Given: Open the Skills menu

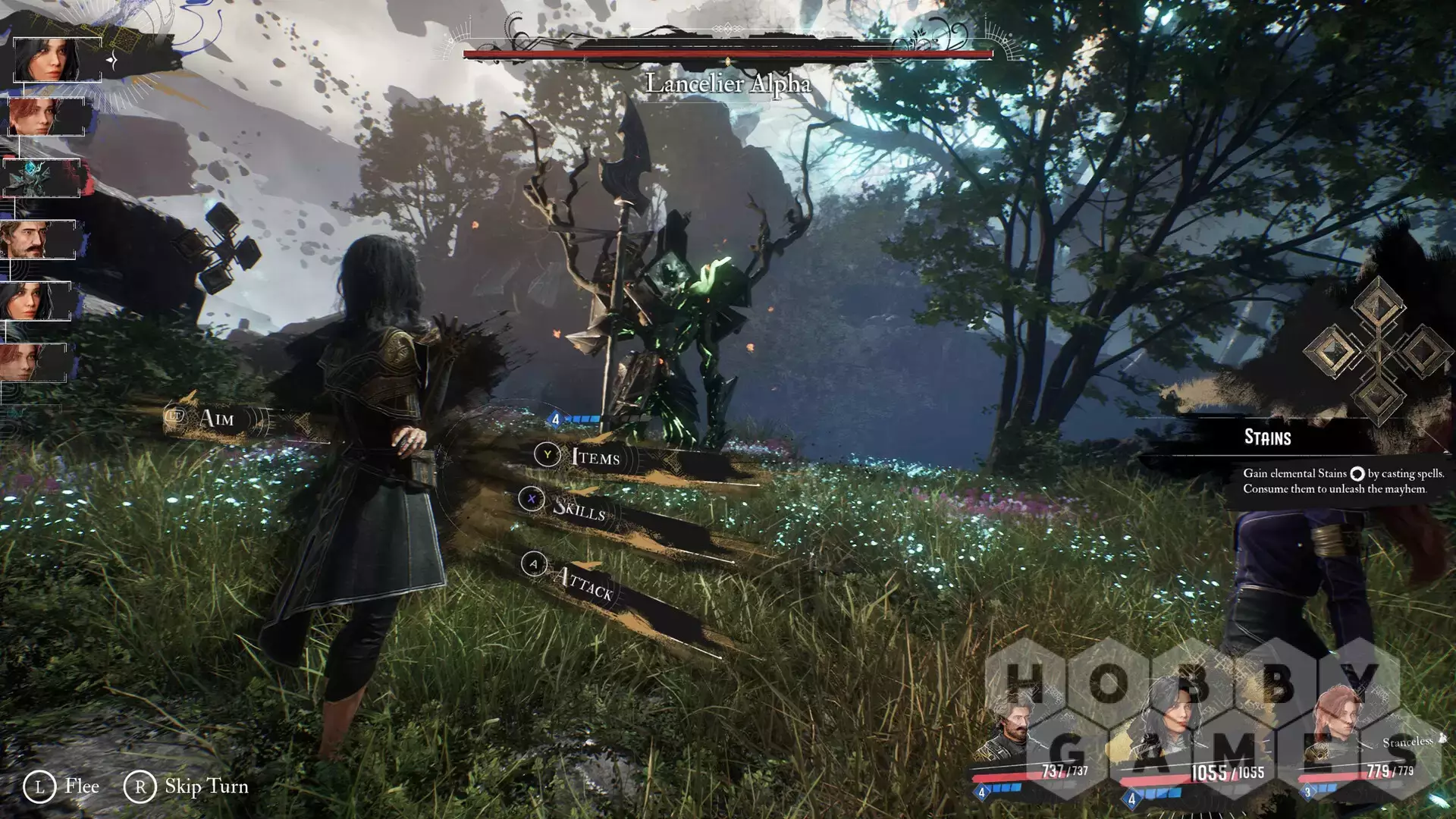Looking at the screenshot, I should (579, 507).
